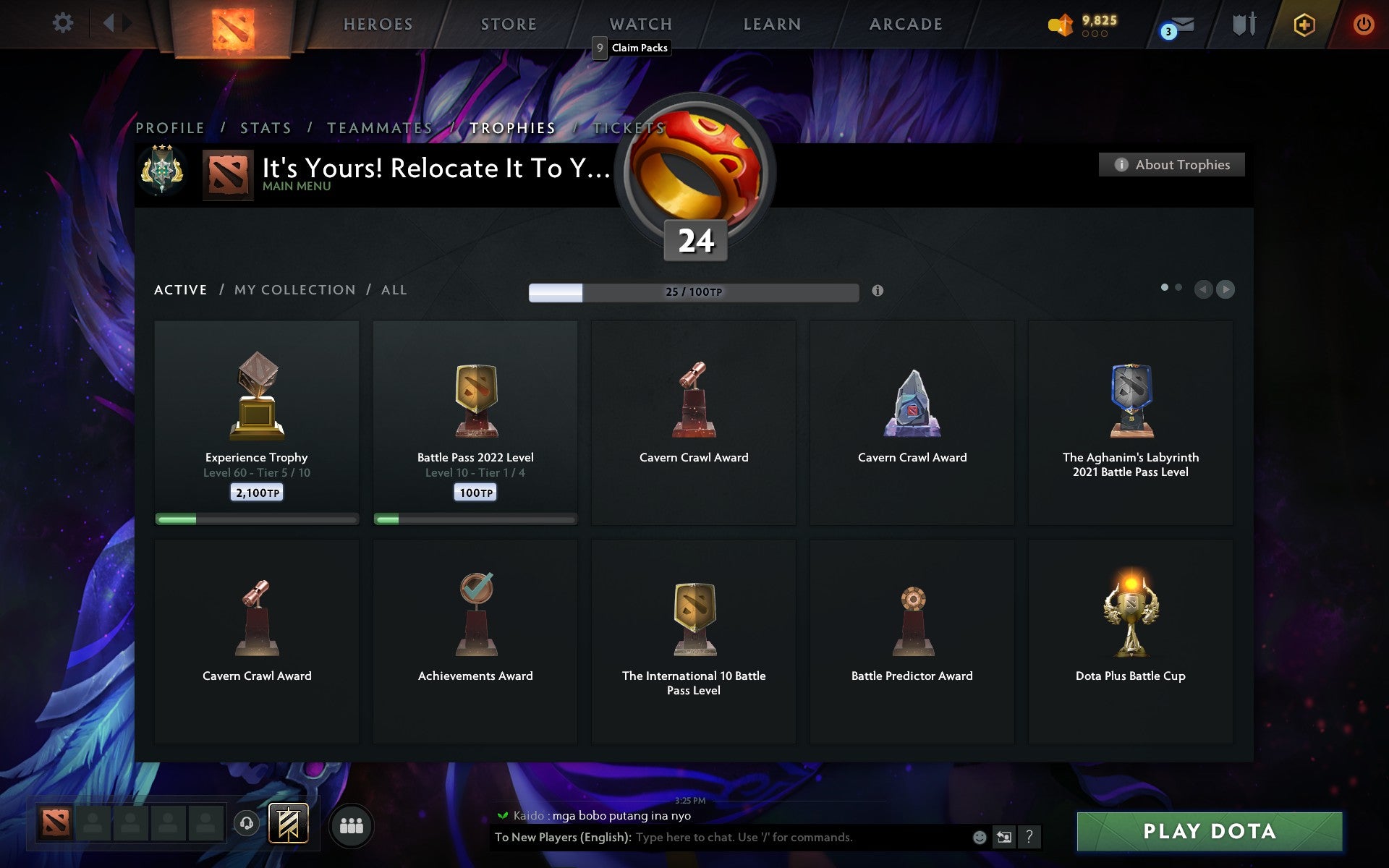Click the next page arrow for trophies
The height and width of the screenshot is (868, 1389).
click(x=1225, y=289)
